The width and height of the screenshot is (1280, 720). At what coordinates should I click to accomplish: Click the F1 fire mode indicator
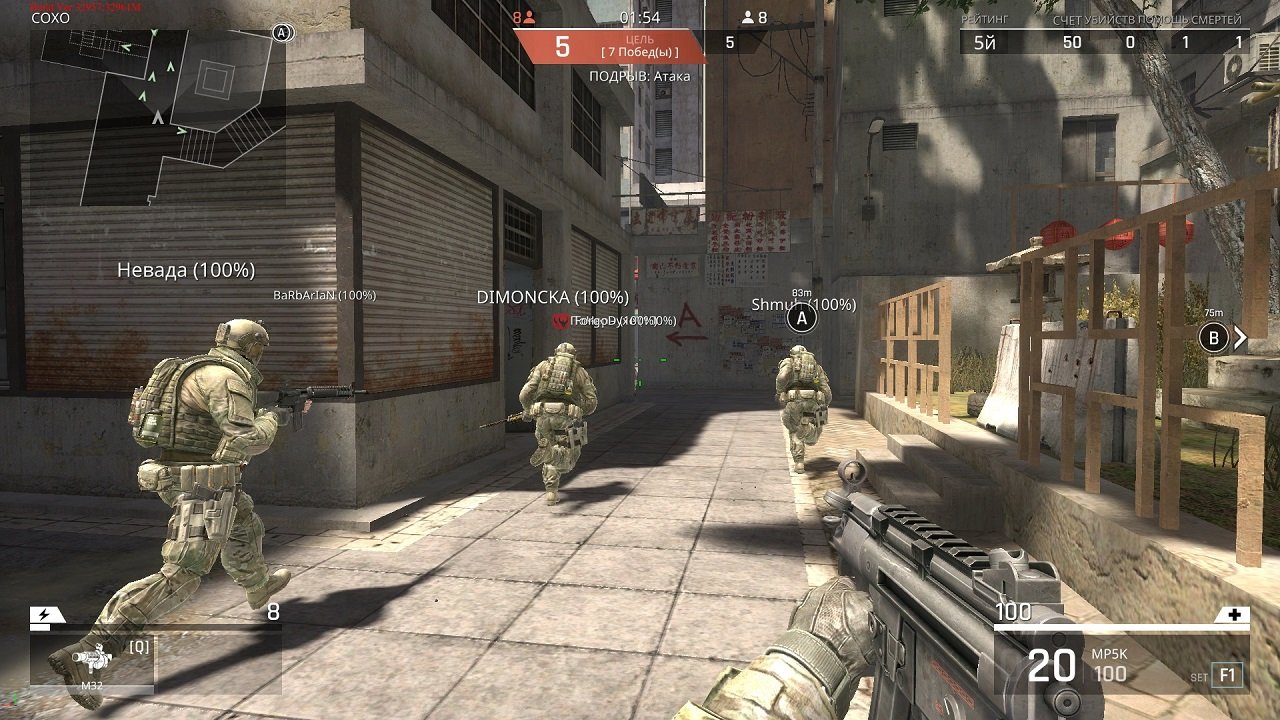pyautogui.click(x=1227, y=675)
